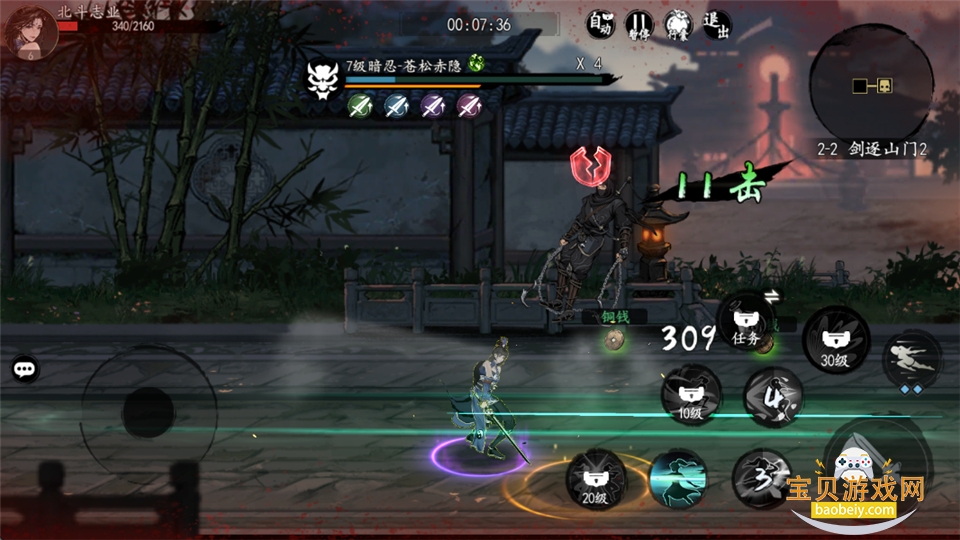Screen dimensions: 960x540
Task: Select the player portrait avatar
Action: (30, 31)
